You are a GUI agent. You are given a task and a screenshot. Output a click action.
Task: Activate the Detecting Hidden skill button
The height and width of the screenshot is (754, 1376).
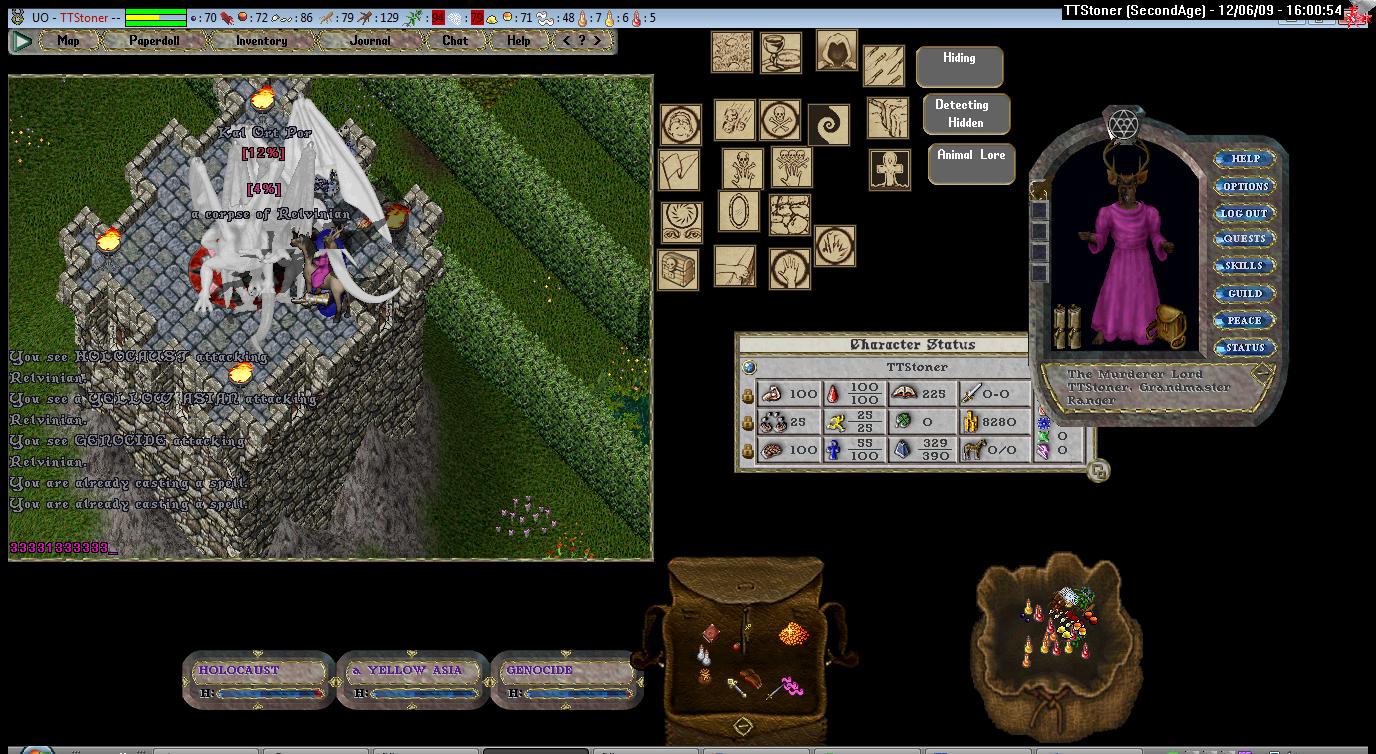click(965, 114)
